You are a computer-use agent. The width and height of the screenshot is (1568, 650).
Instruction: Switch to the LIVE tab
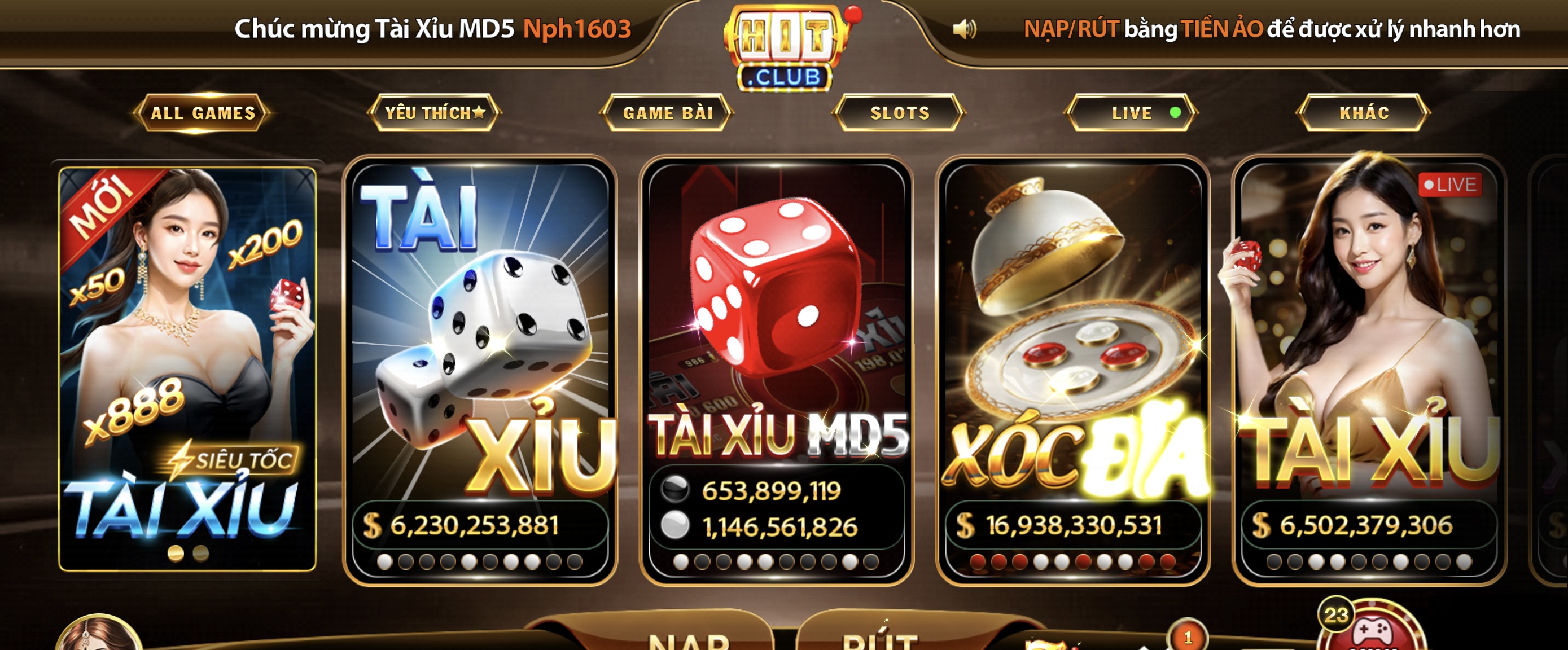1132,113
